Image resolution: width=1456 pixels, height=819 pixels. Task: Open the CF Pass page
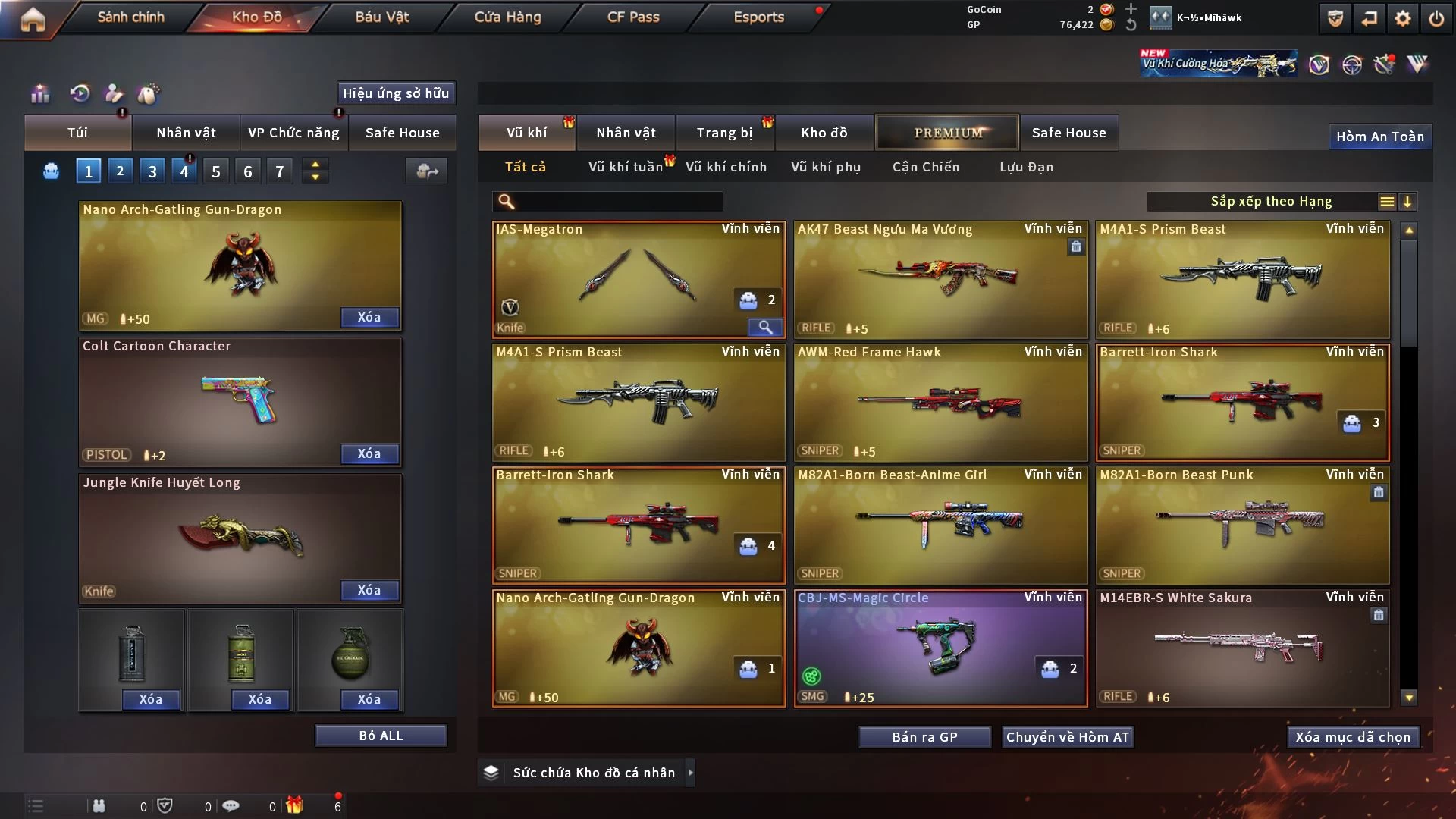click(633, 17)
